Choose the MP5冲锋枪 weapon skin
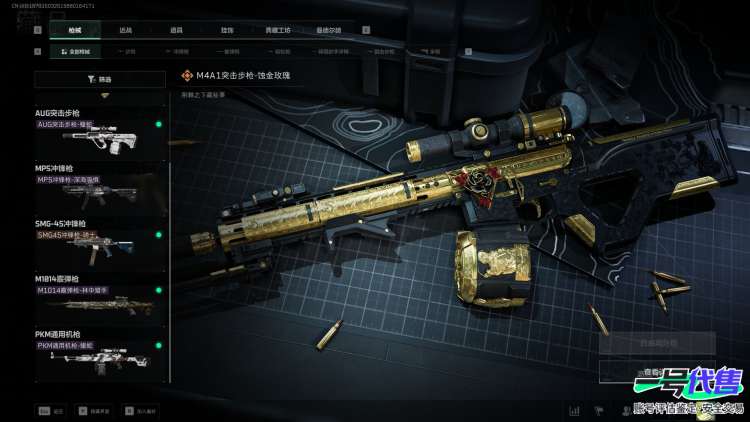This screenshot has height=422, width=750. pyautogui.click(x=99, y=187)
